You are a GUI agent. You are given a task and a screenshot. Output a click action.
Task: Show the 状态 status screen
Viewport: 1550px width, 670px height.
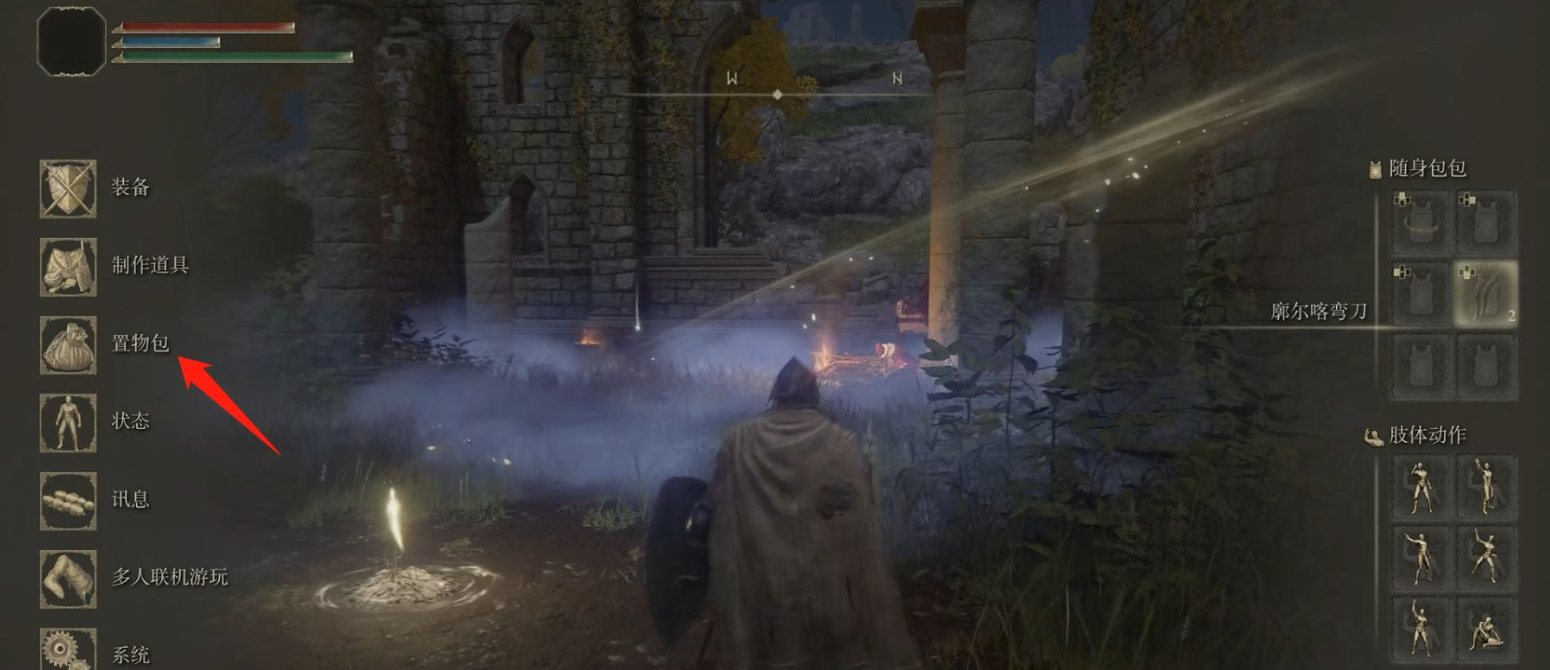coord(69,422)
